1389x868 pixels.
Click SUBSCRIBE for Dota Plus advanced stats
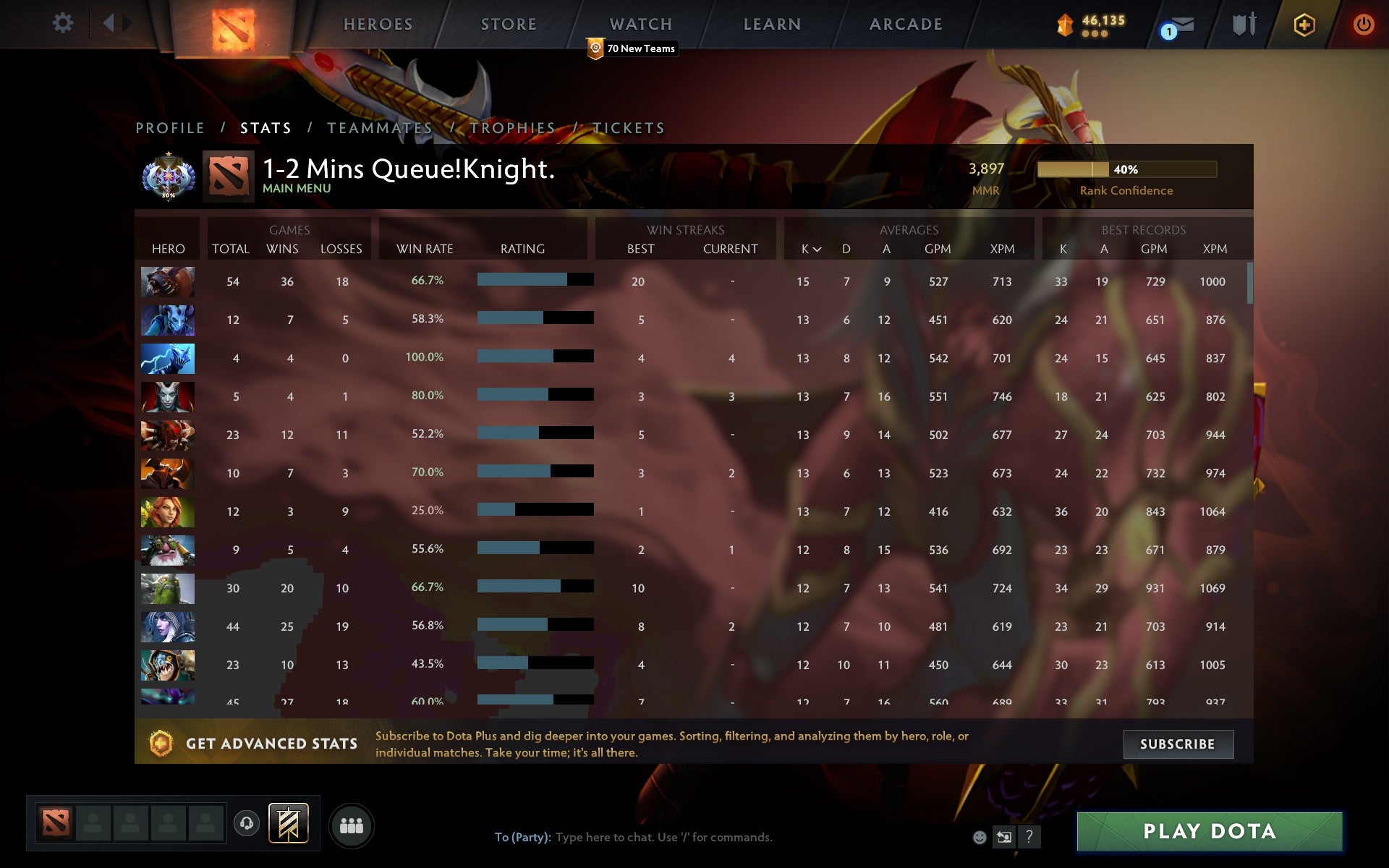1178,744
